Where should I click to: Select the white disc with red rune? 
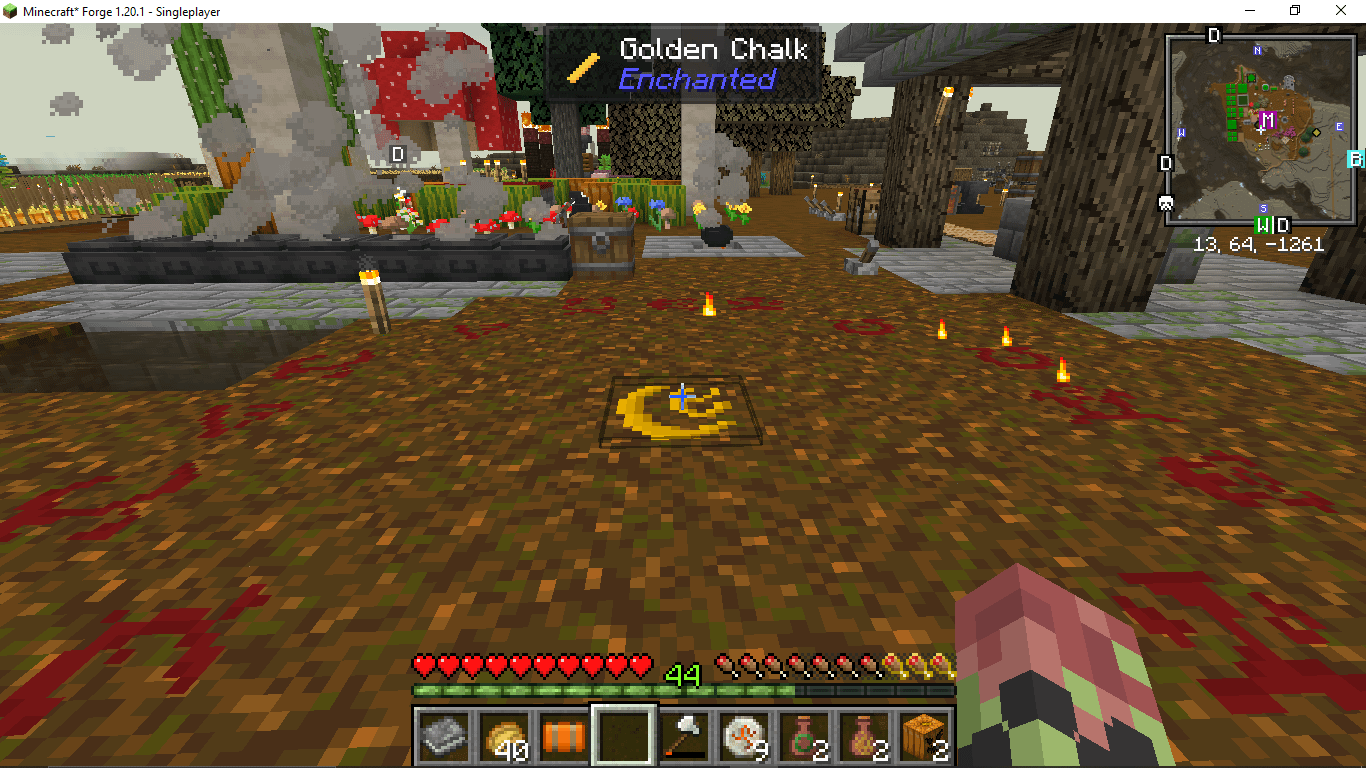(x=744, y=738)
